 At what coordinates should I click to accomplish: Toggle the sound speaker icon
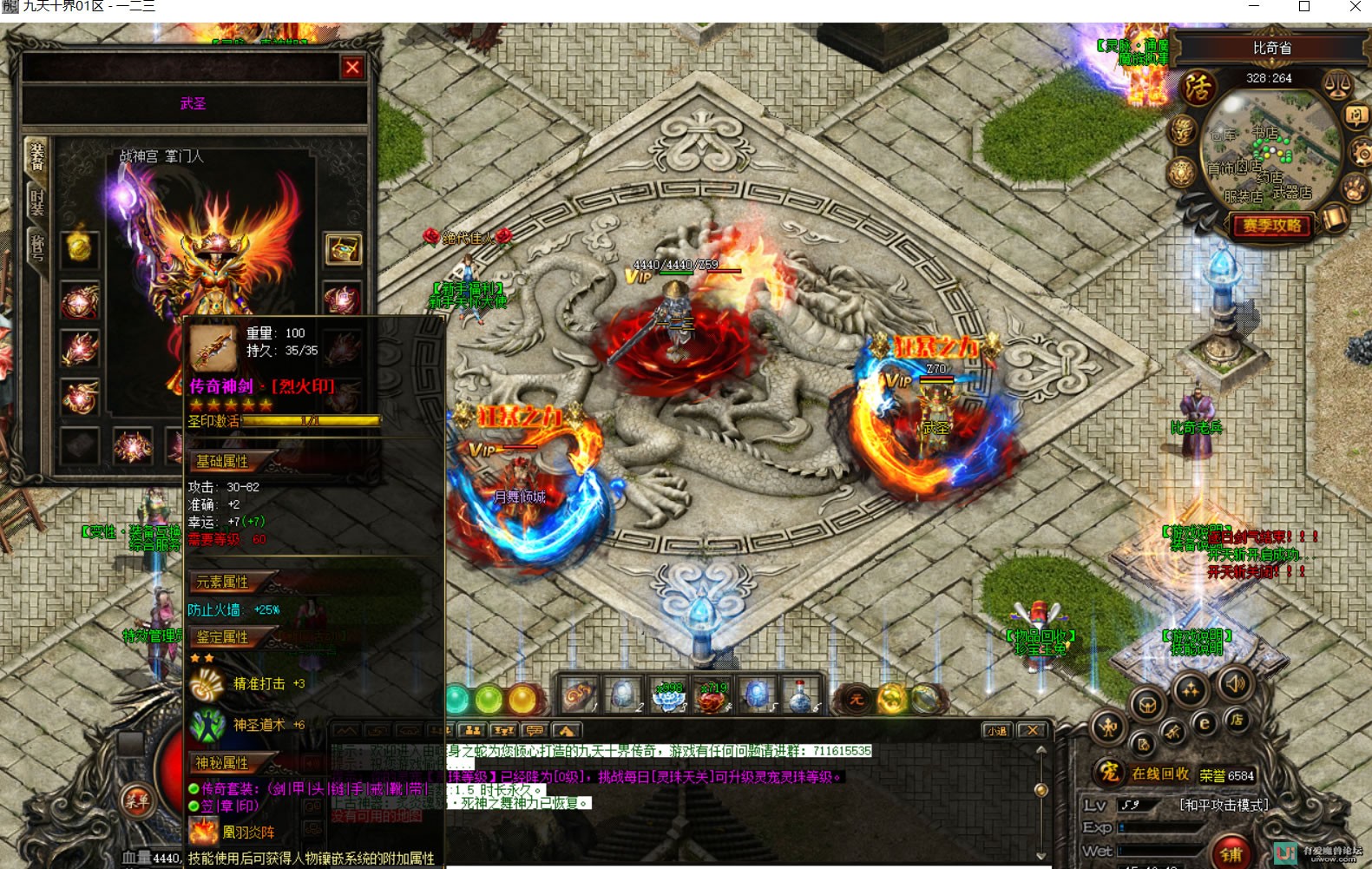[1235, 683]
